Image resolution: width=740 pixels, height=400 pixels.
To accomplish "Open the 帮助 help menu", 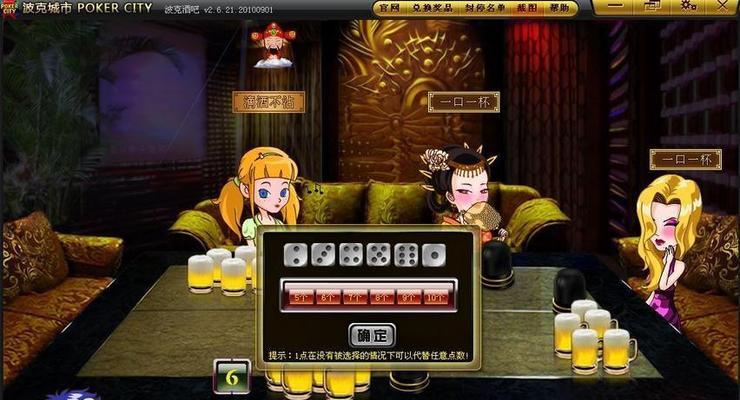I will click(x=562, y=8).
